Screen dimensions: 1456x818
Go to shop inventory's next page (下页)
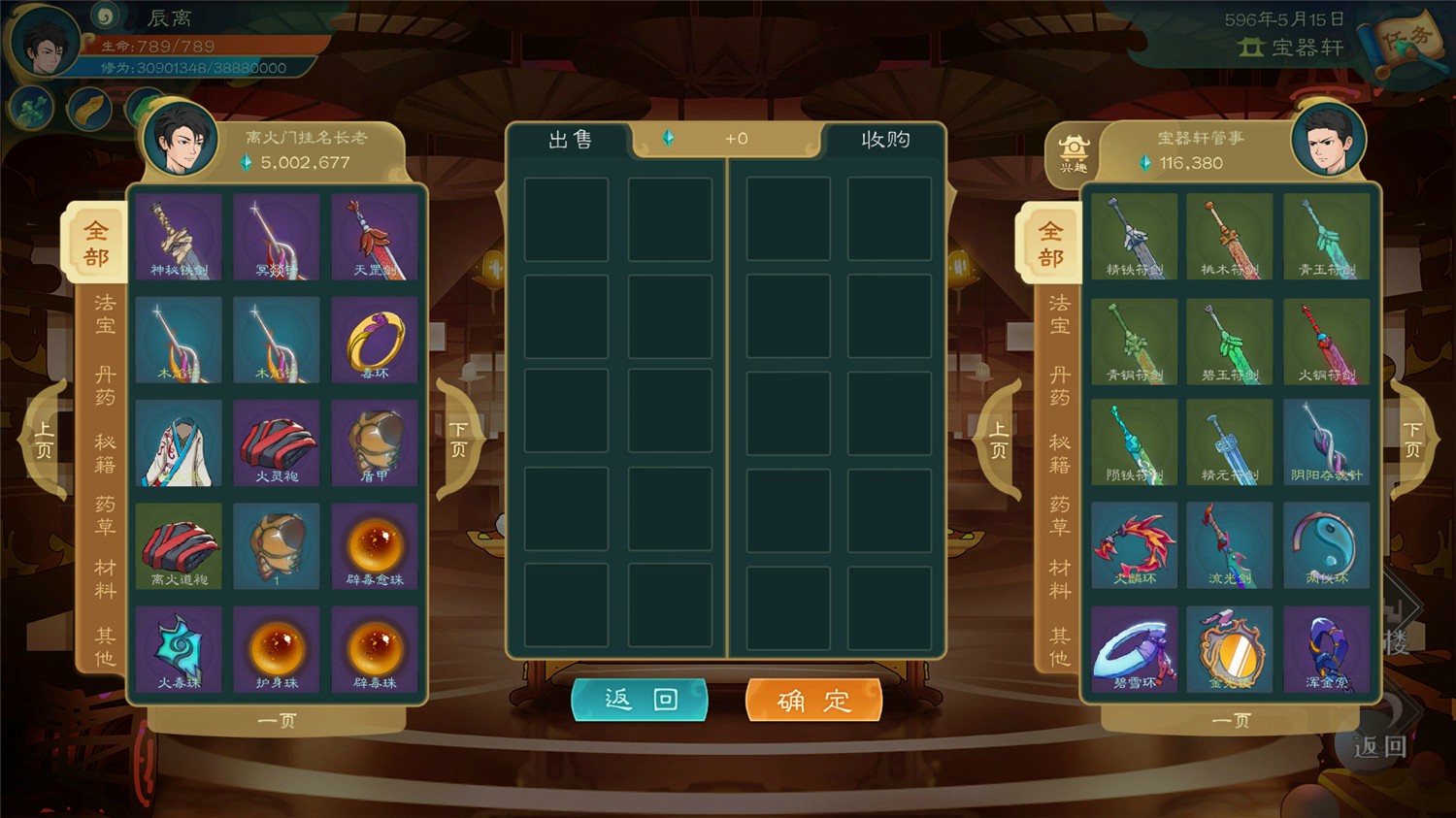[x=1413, y=440]
